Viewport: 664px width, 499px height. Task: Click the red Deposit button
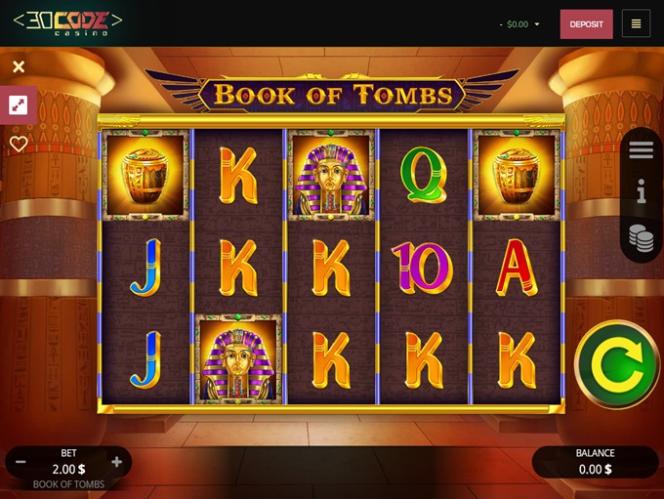click(586, 24)
